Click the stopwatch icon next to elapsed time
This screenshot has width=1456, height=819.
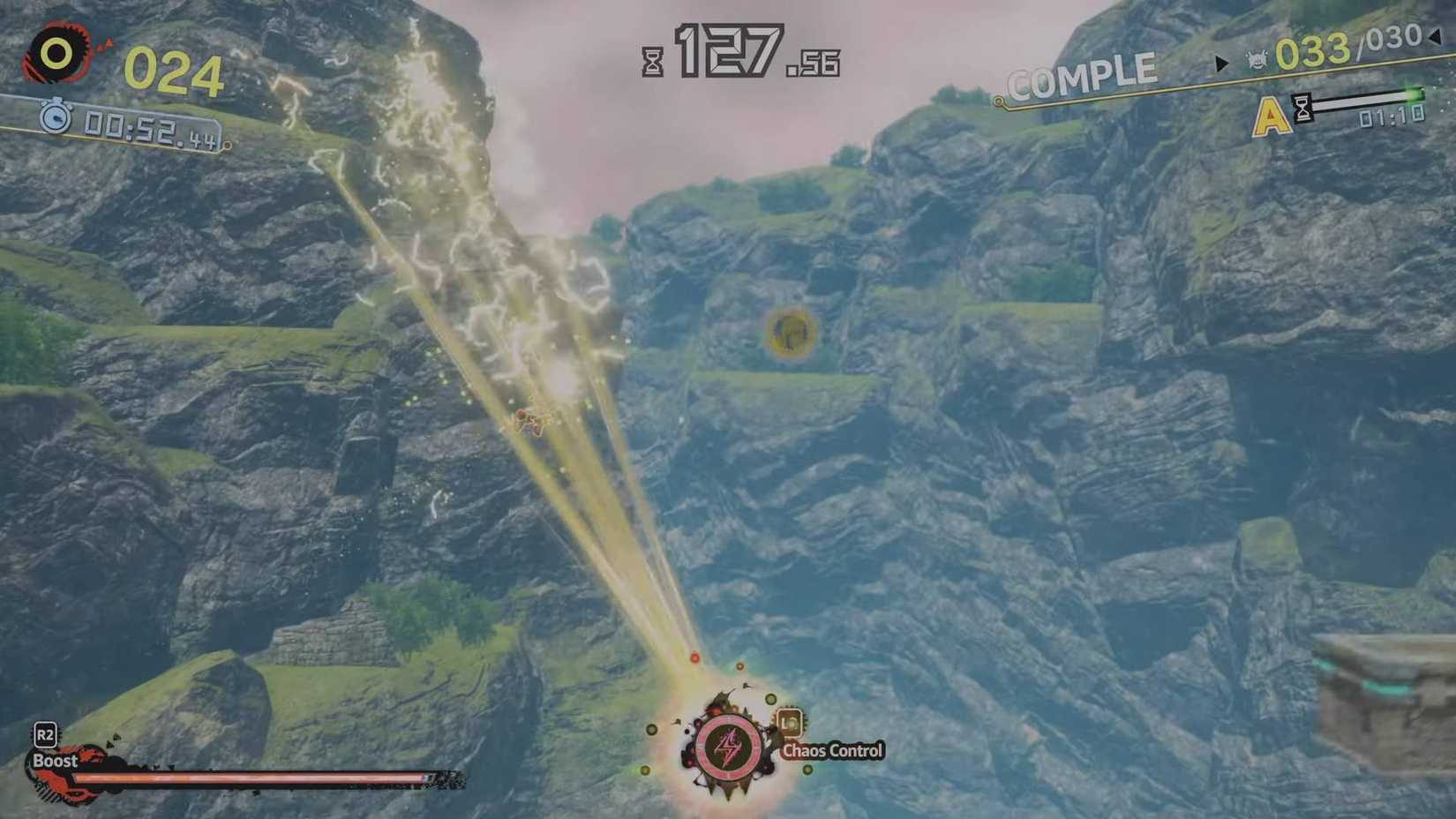55,117
